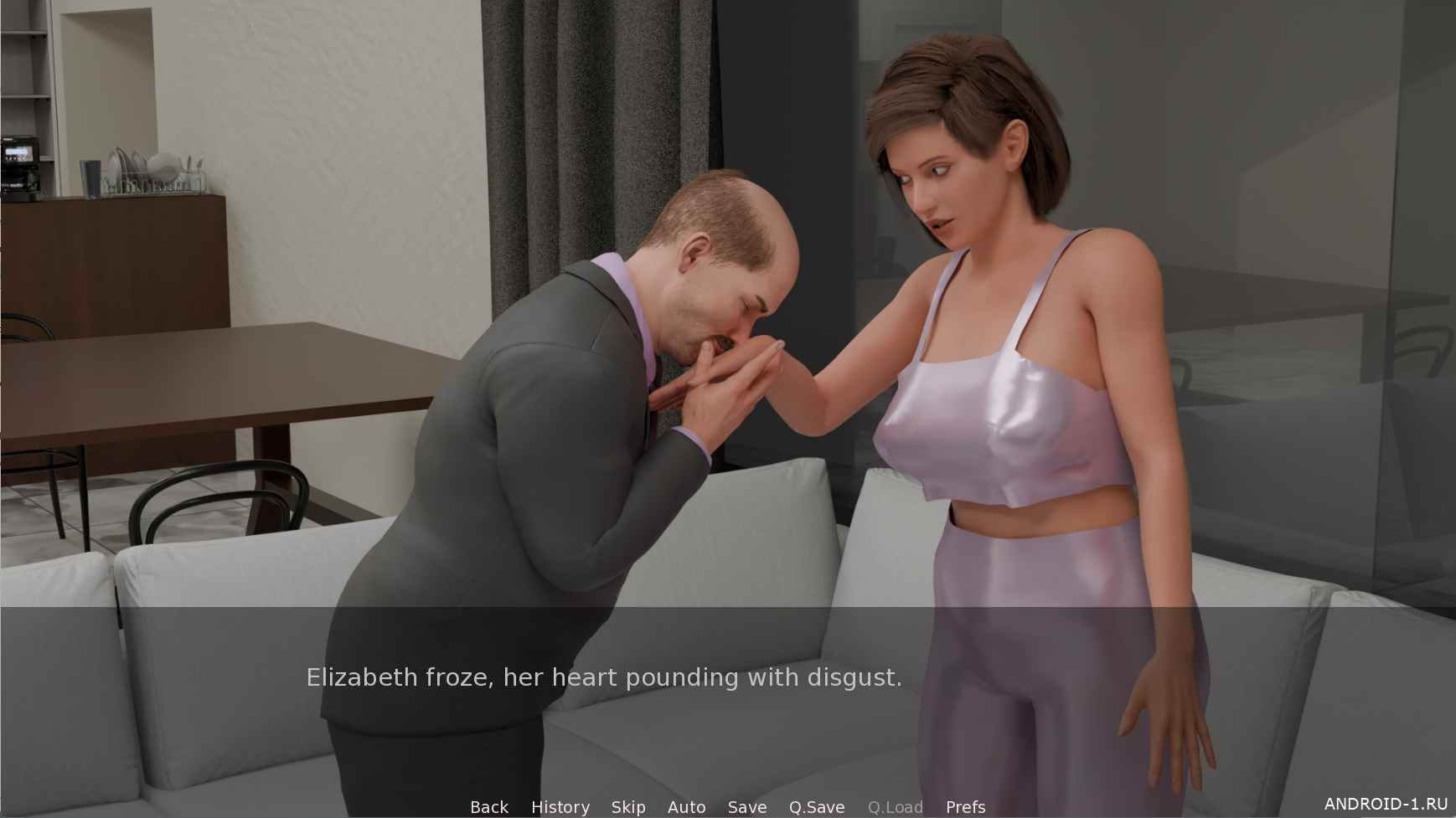Quick save with Q.Save
This screenshot has height=818, width=1456.
click(817, 807)
